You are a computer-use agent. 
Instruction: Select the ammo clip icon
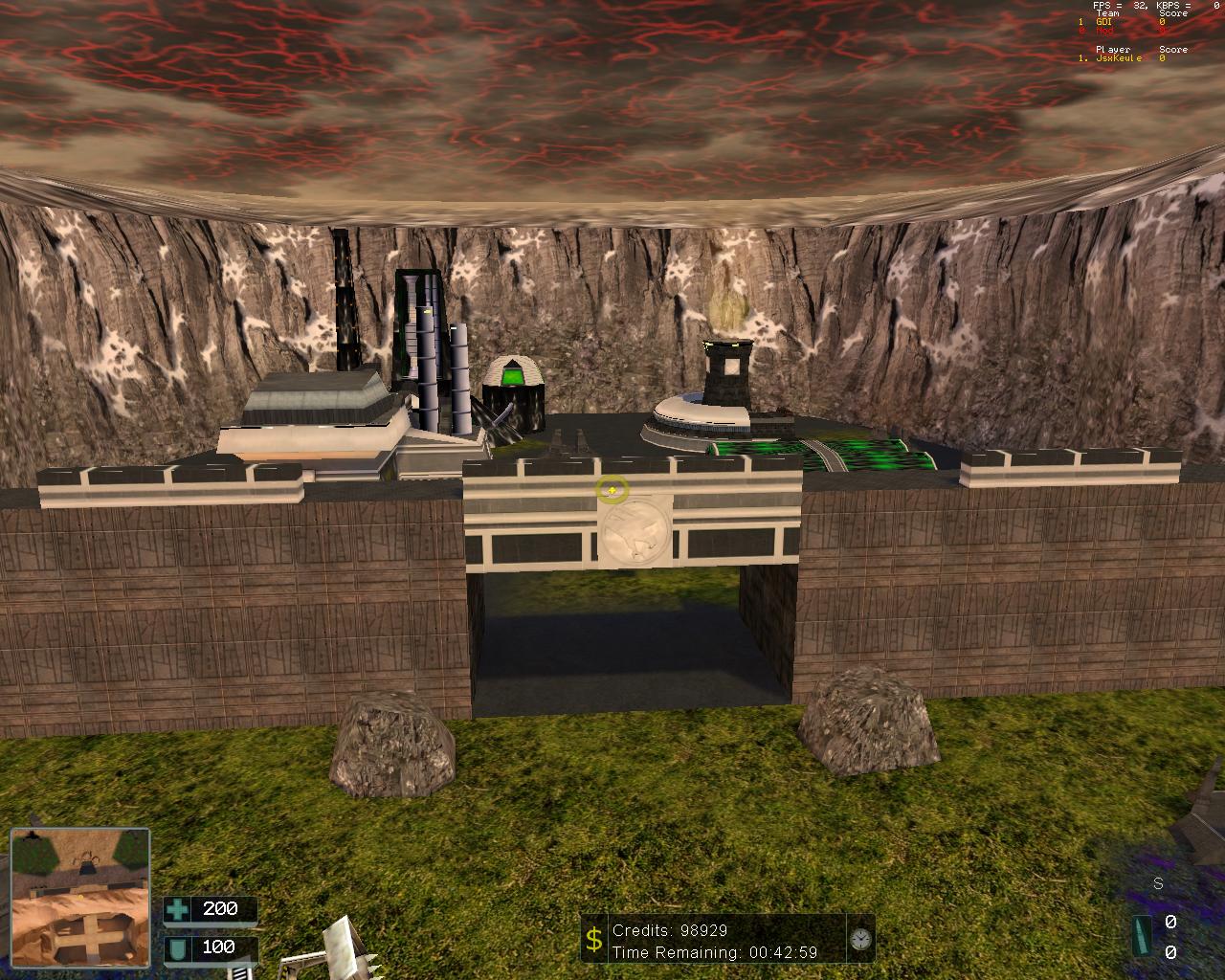pos(1141,935)
